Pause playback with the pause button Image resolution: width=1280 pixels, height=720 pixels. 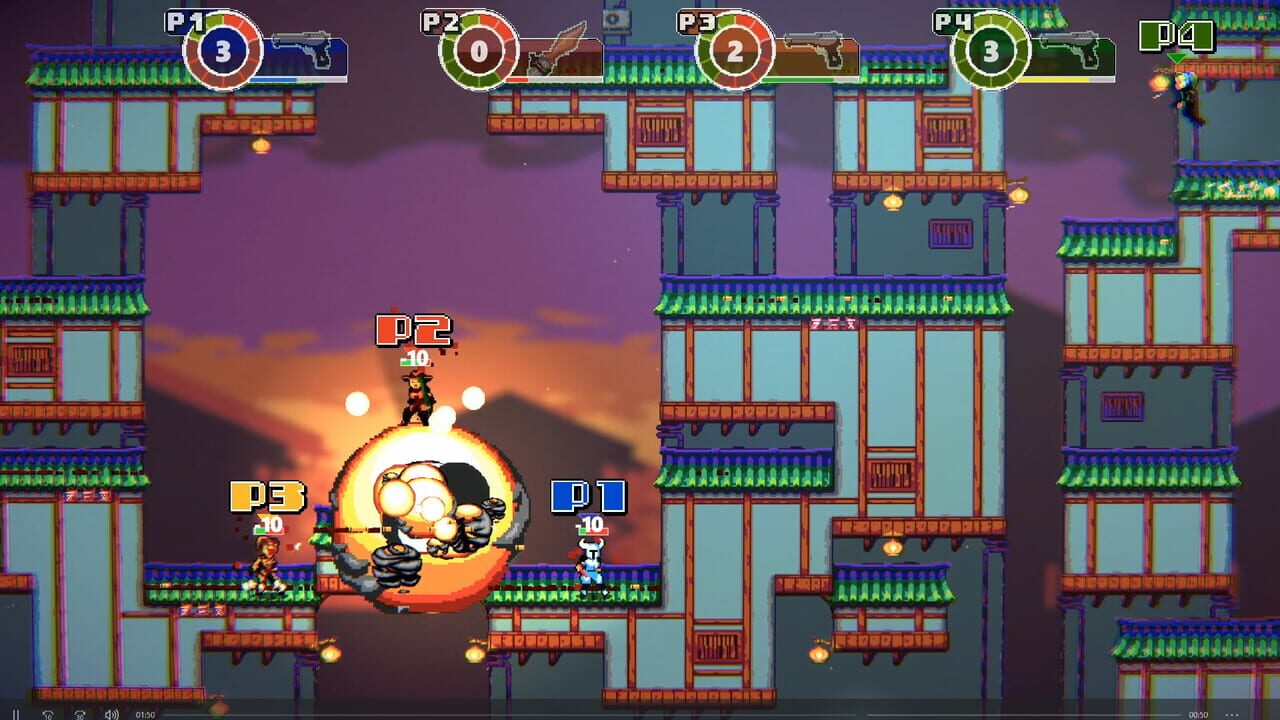pyautogui.click(x=16, y=713)
